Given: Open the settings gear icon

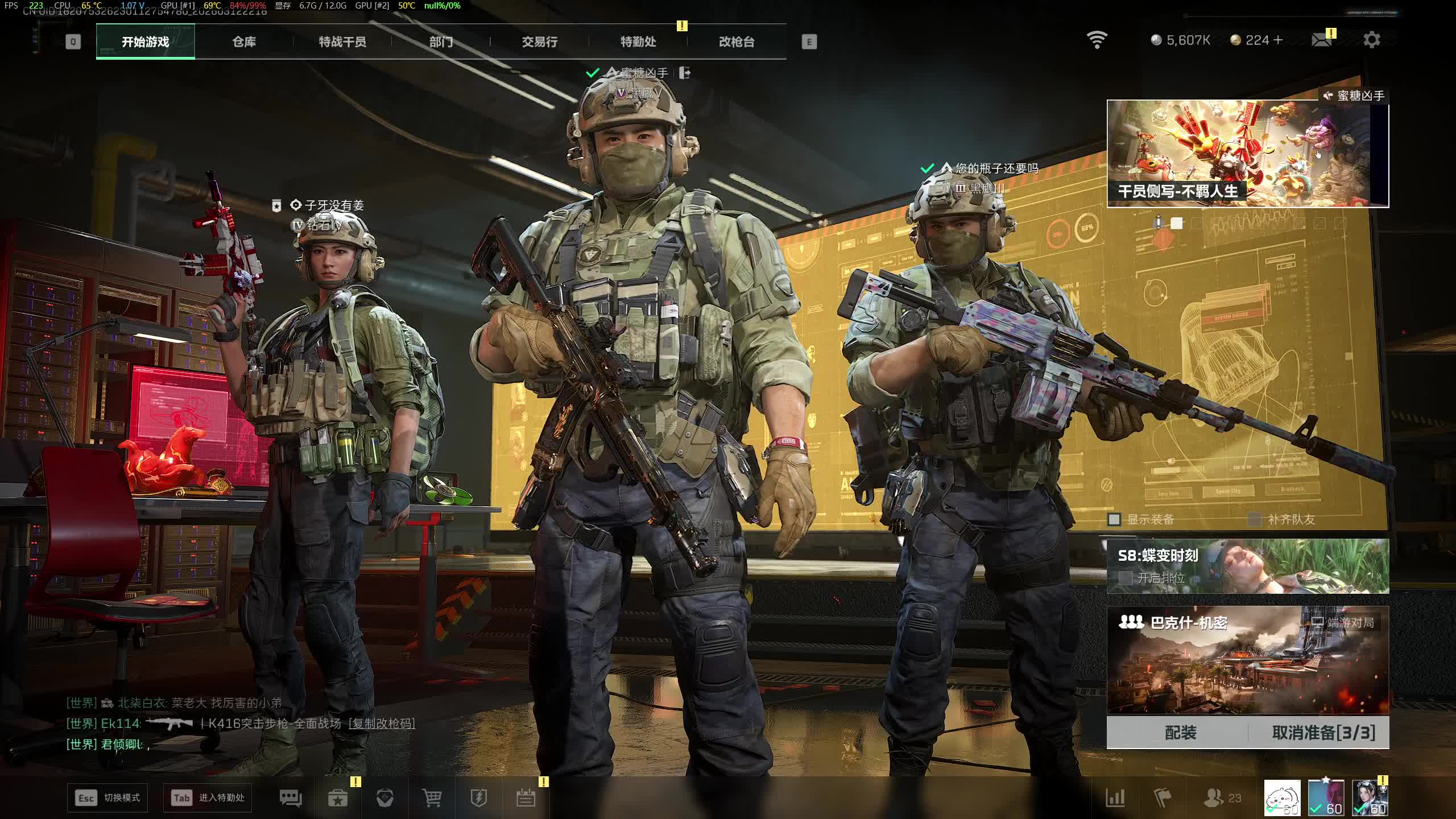Looking at the screenshot, I should (1371, 40).
